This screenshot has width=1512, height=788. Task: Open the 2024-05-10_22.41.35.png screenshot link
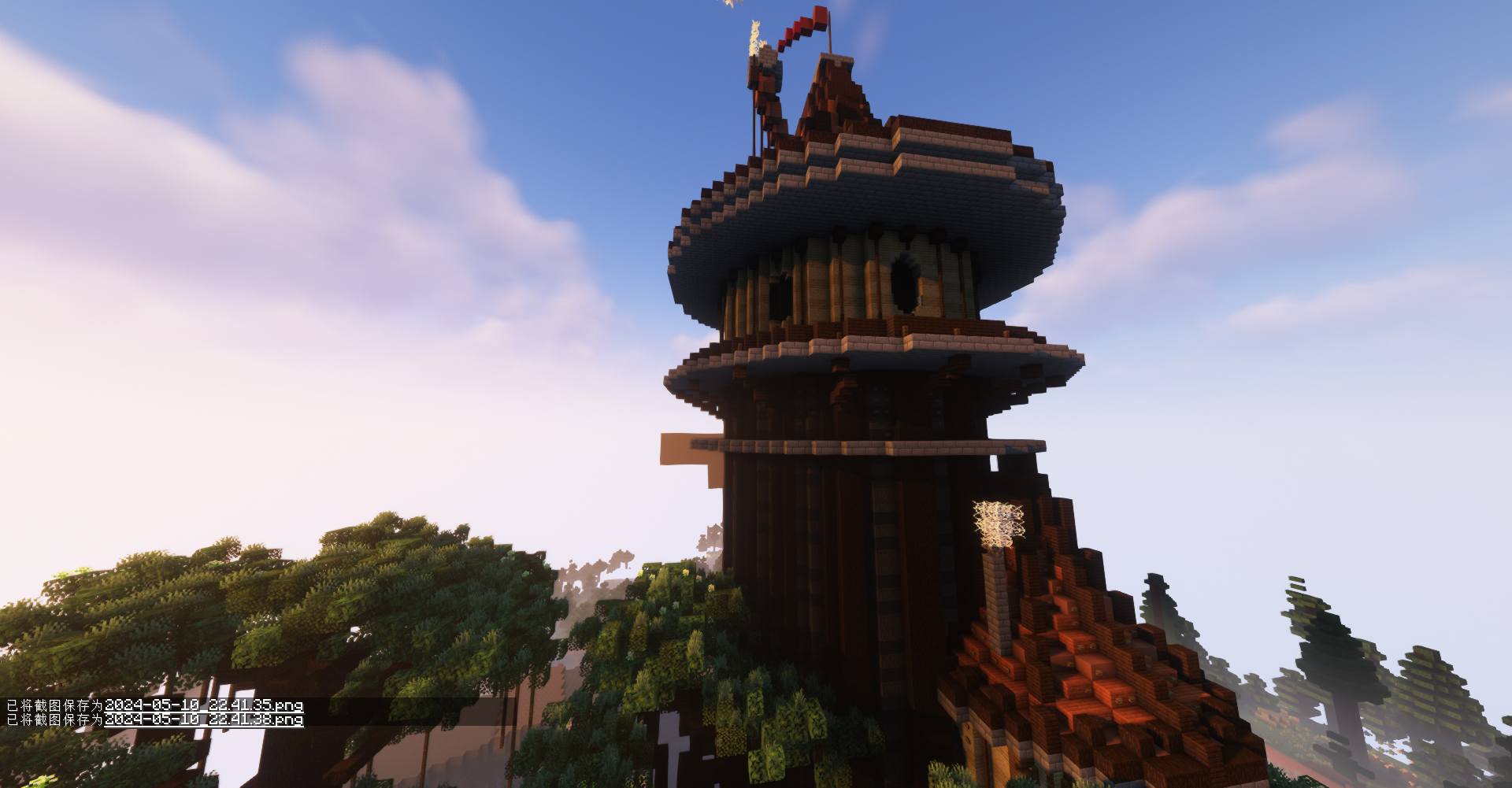coord(203,705)
